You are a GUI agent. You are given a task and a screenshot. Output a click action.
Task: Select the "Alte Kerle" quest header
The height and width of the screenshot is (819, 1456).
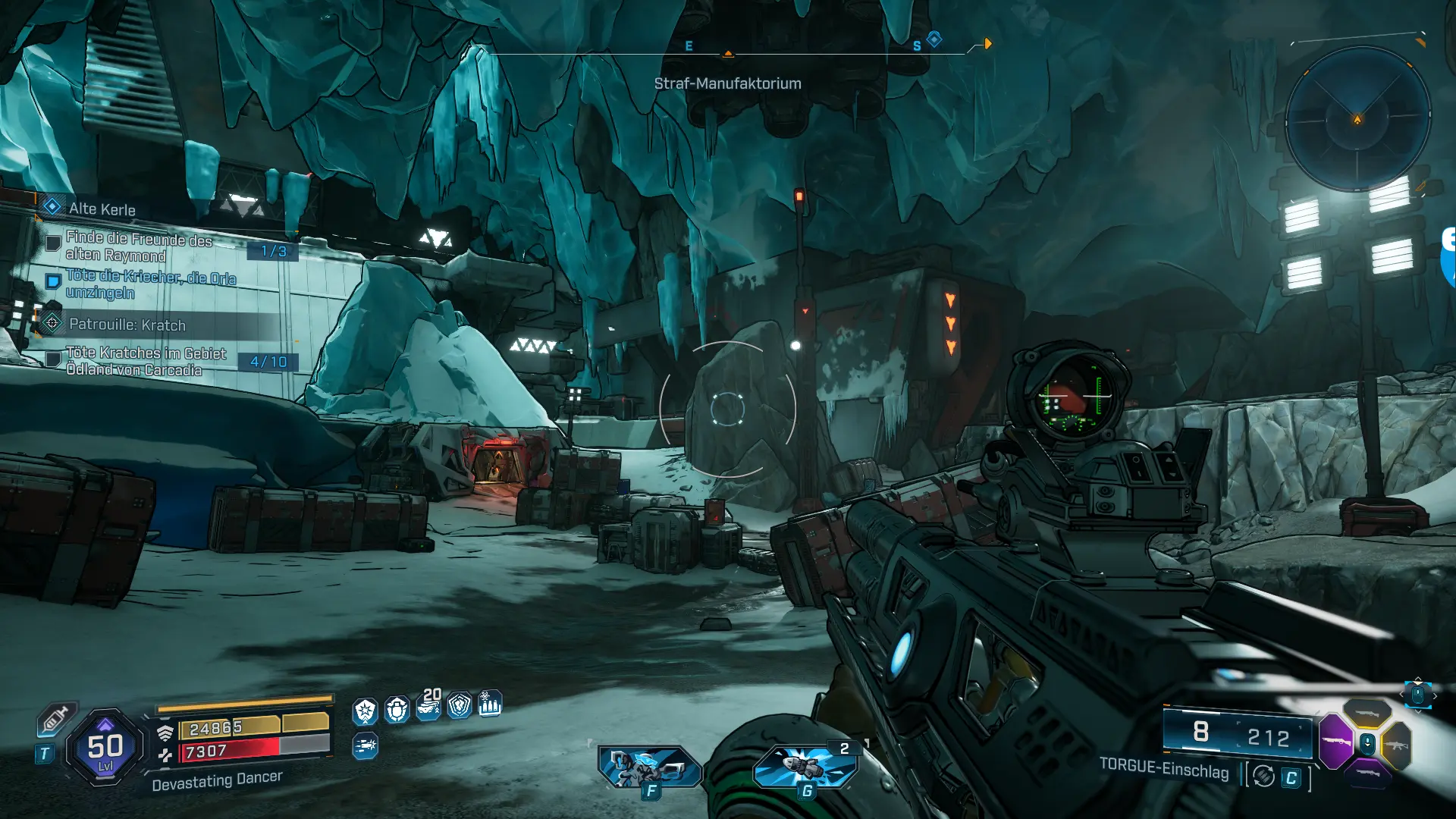point(102,209)
